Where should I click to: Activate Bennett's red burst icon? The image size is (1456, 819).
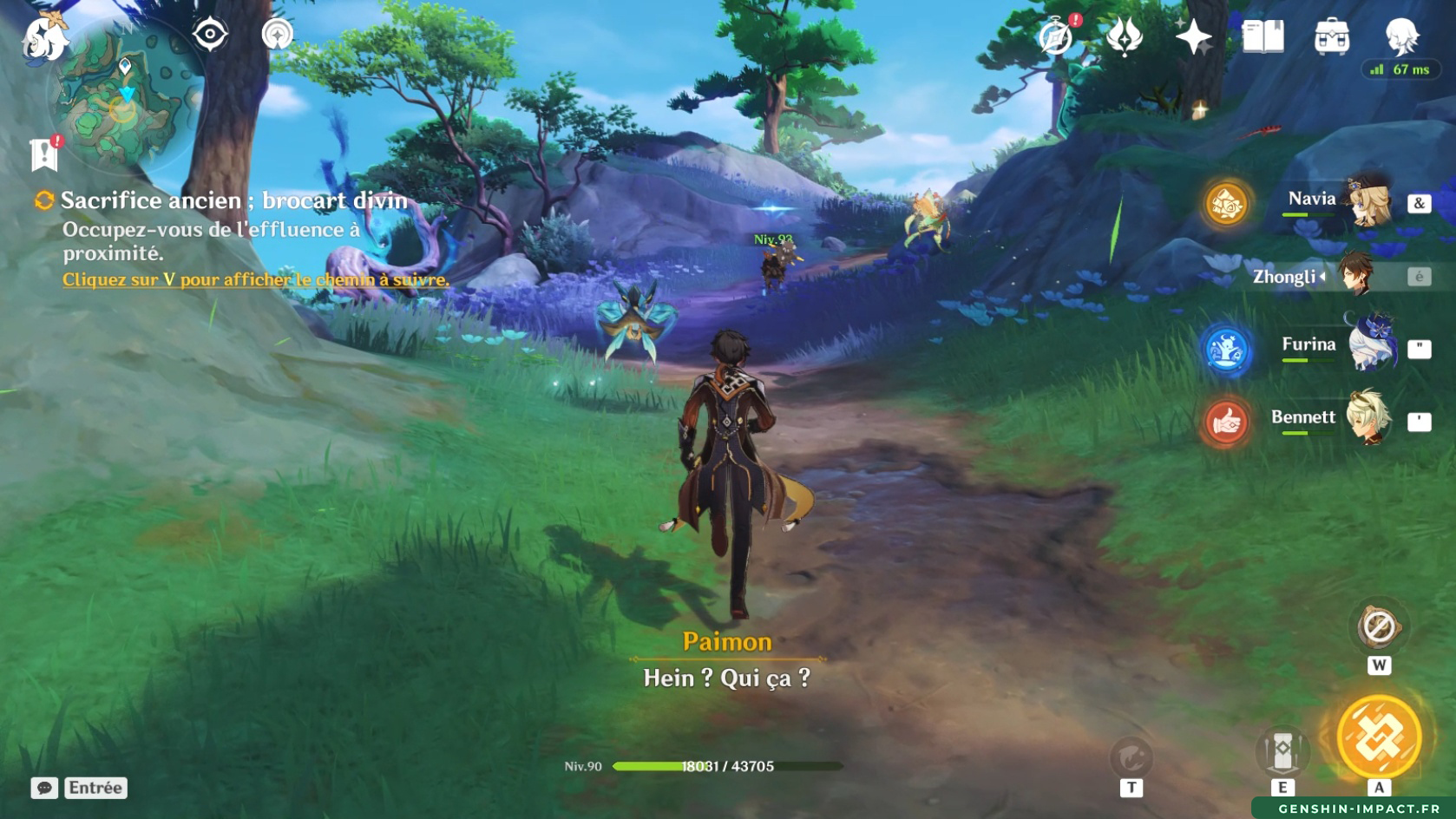click(x=1226, y=423)
